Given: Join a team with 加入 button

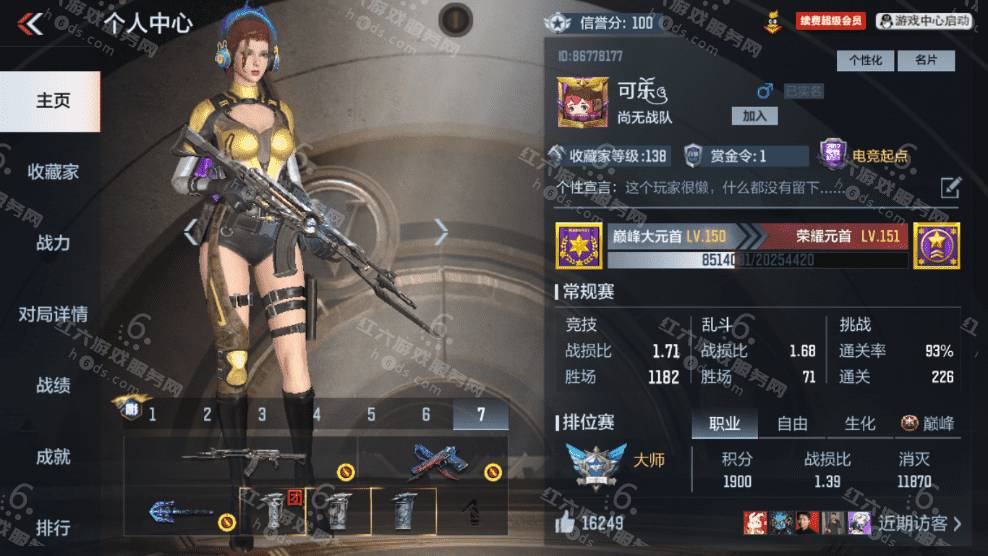Looking at the screenshot, I should 753,116.
